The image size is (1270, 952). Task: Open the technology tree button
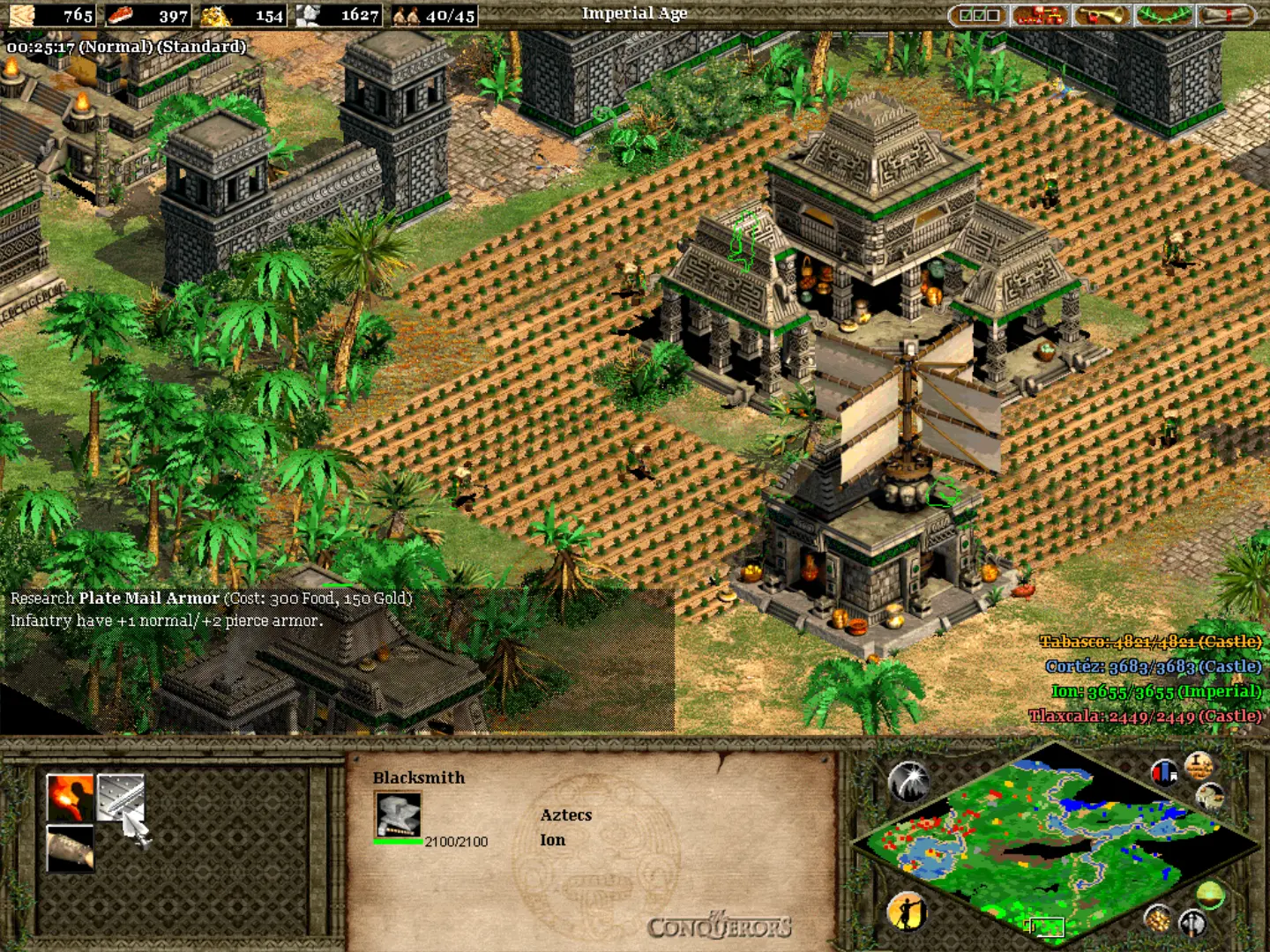[x=1040, y=15]
